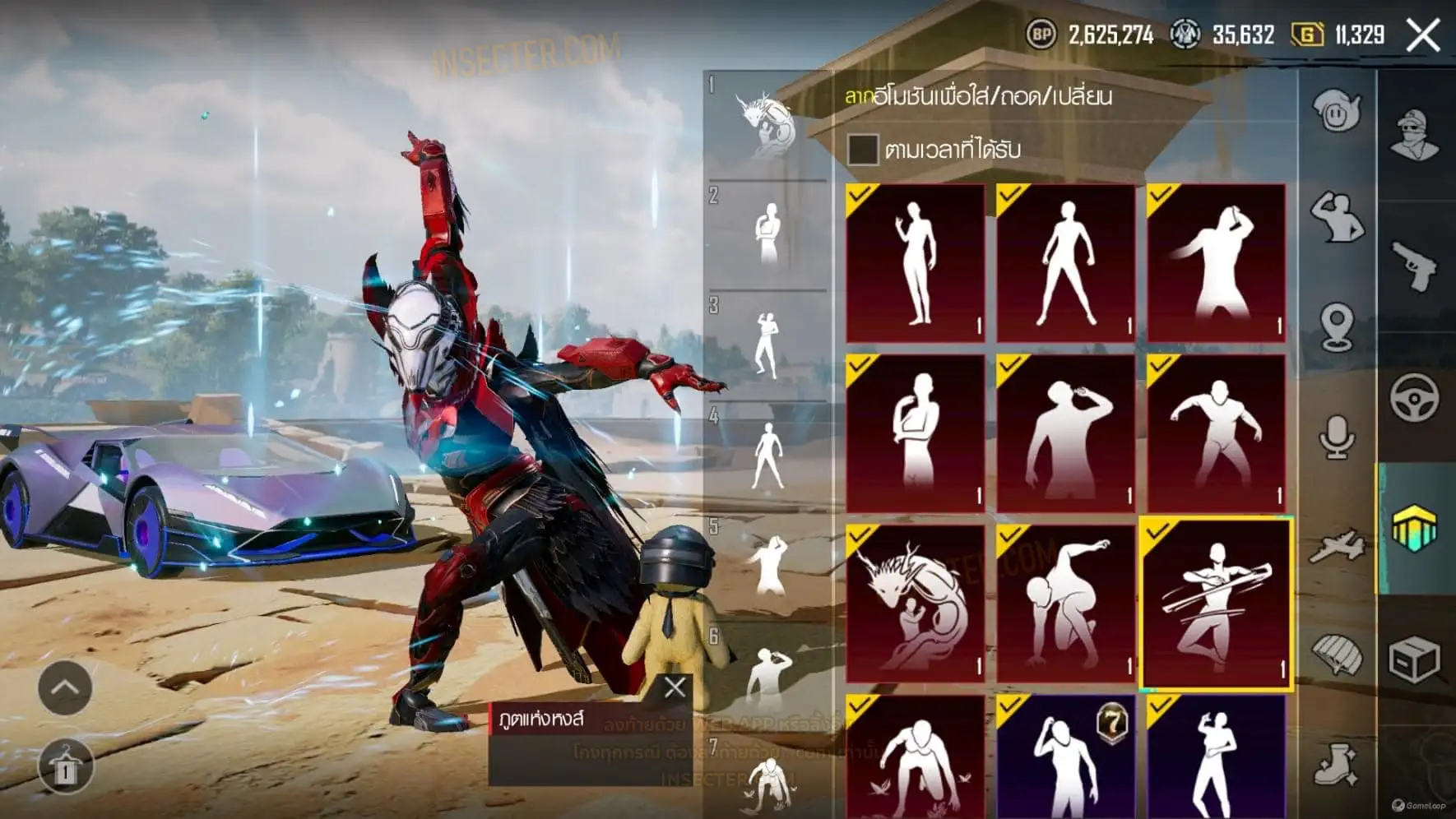Dismiss the emote name tooltip
This screenshot has height=819, width=1456.
coord(675,687)
